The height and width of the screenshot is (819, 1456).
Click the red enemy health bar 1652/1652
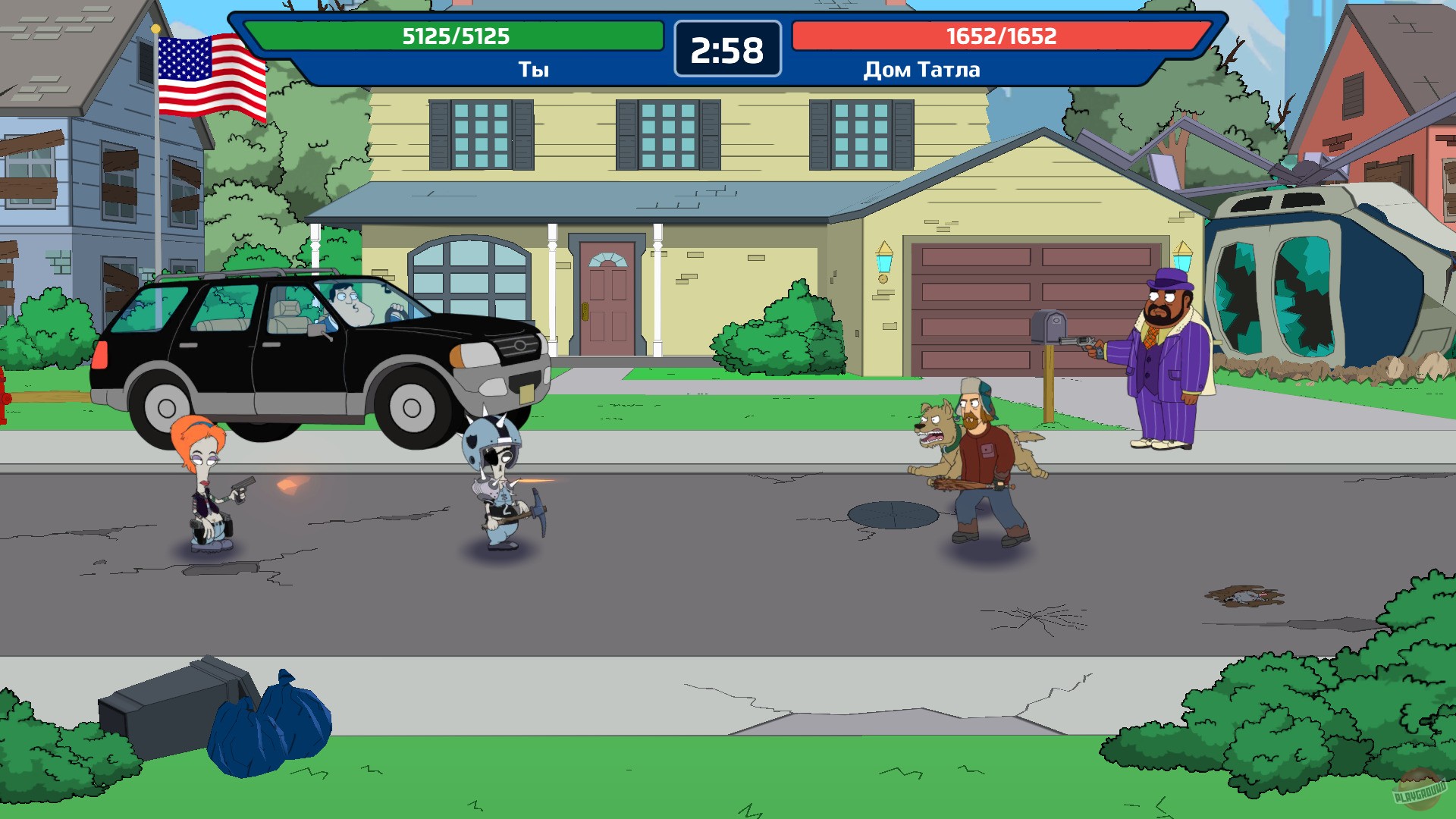(1001, 35)
